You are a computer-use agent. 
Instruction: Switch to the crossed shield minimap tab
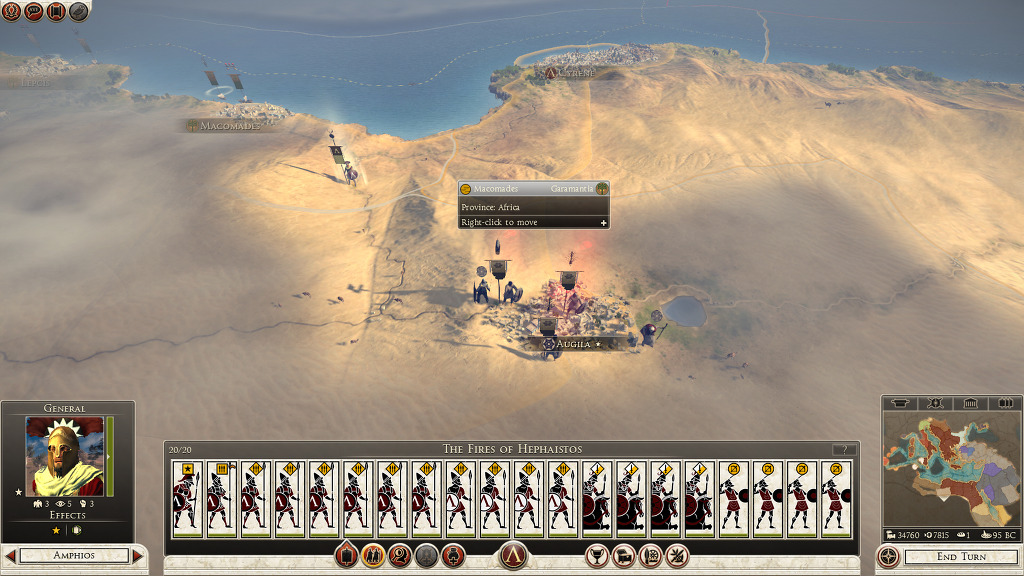936,403
